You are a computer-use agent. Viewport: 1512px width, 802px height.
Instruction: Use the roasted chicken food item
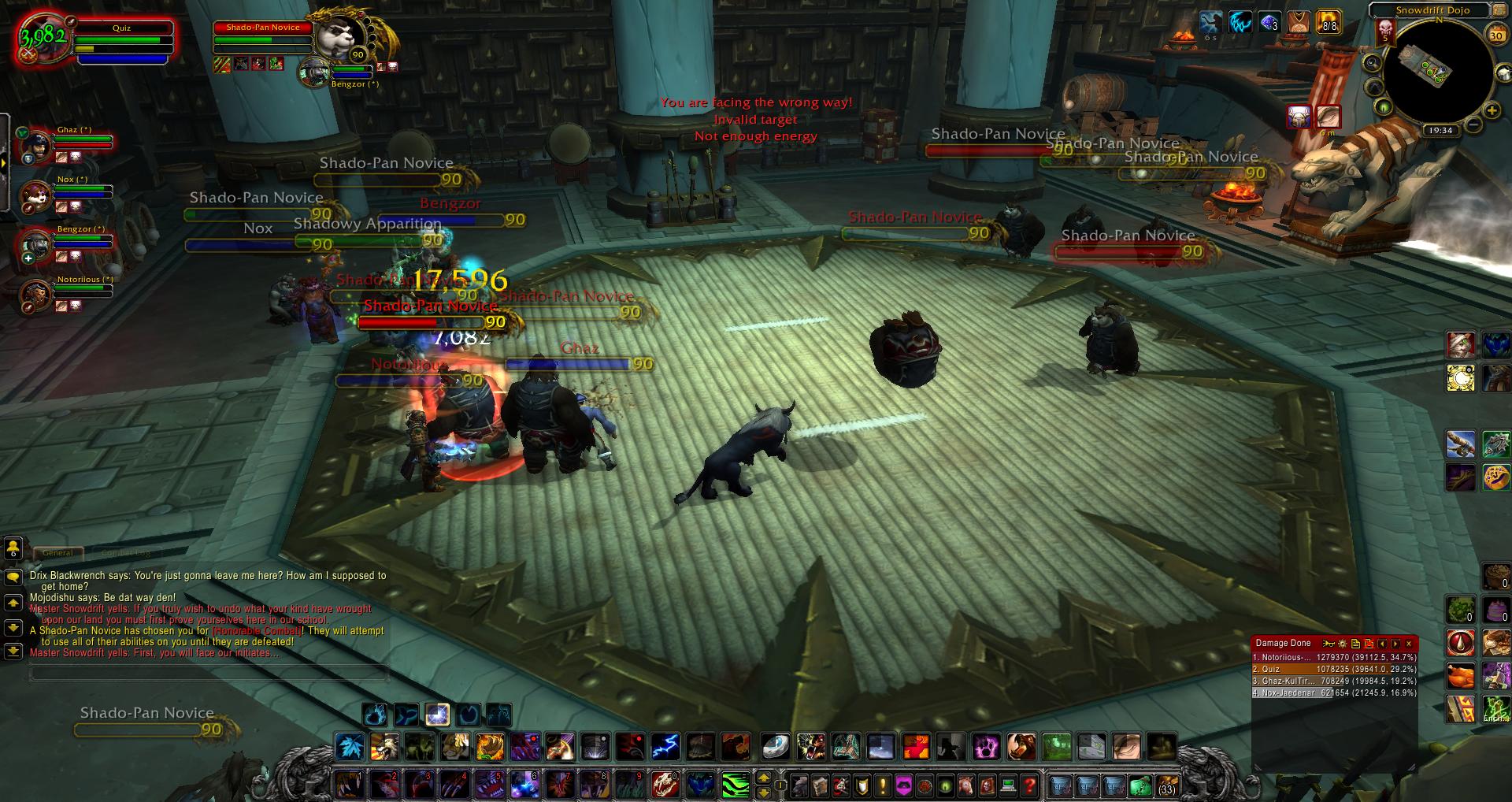1461,675
